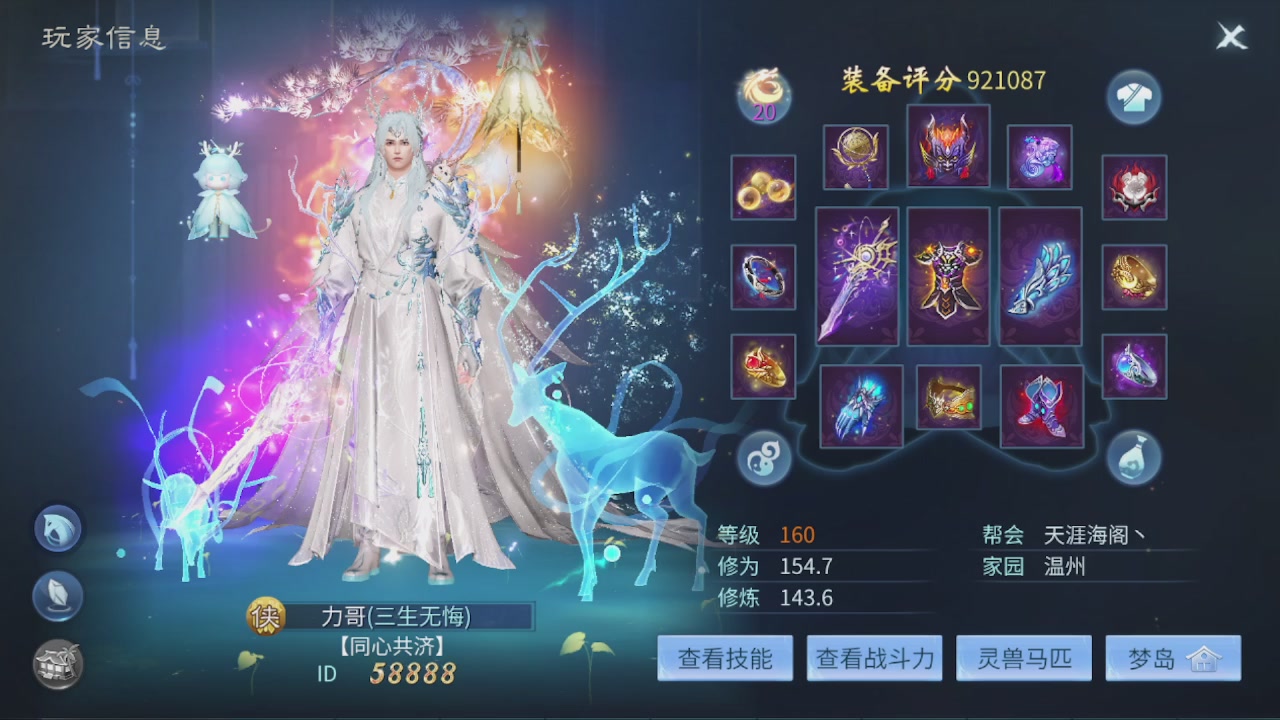Inspect the purple staff weapon slot
This screenshot has width=1280, height=720.
[x=856, y=277]
